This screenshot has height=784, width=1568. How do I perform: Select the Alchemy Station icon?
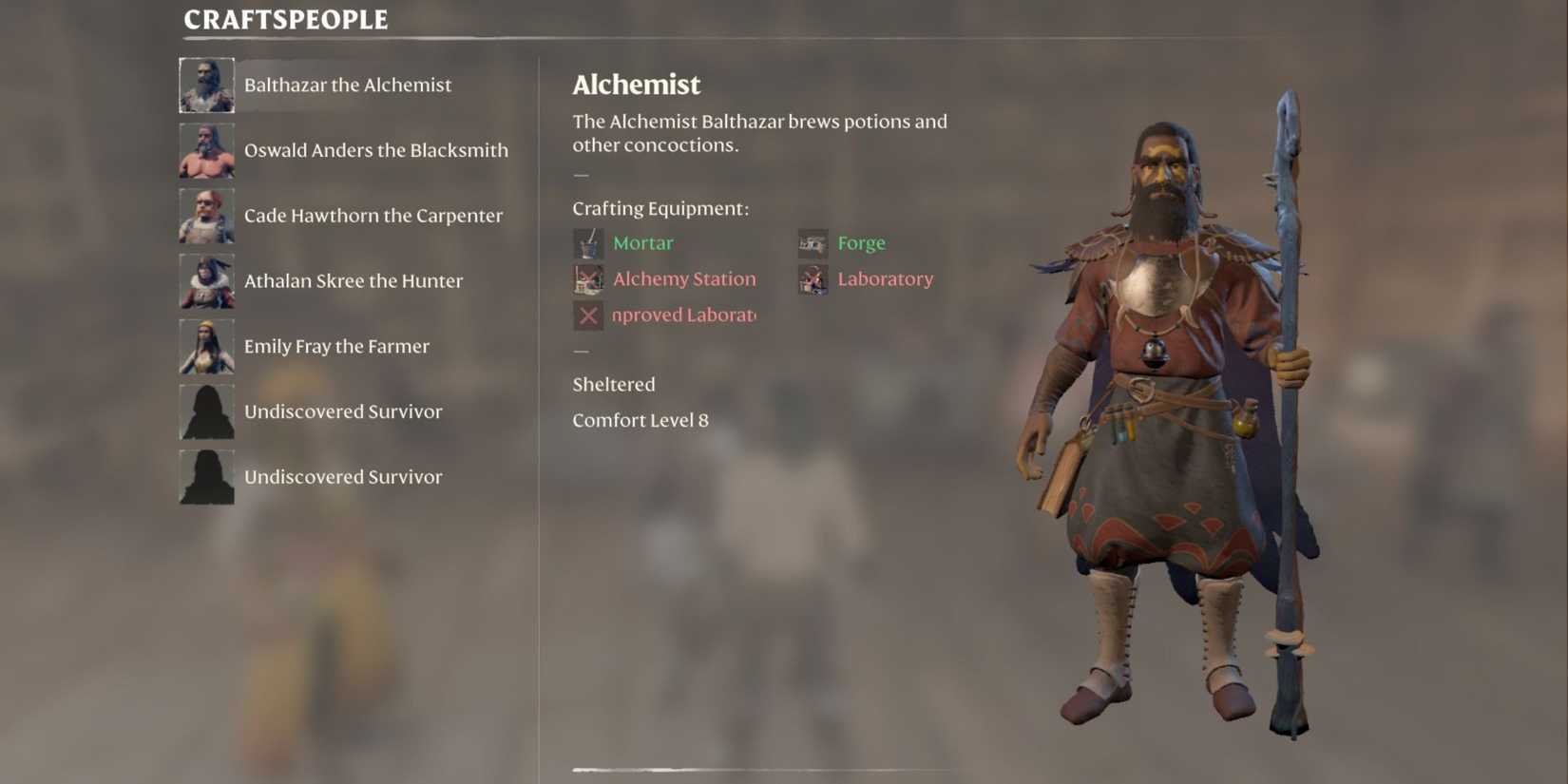587,278
